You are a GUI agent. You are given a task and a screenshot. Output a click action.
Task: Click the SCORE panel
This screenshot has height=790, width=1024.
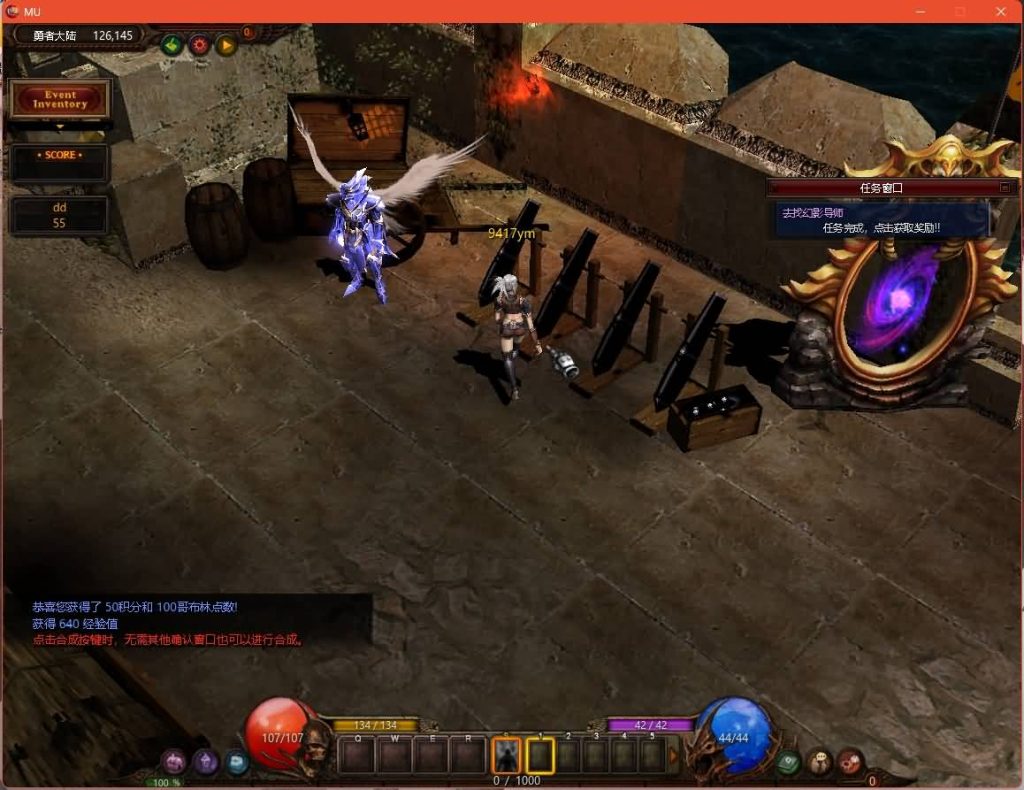(x=59, y=163)
